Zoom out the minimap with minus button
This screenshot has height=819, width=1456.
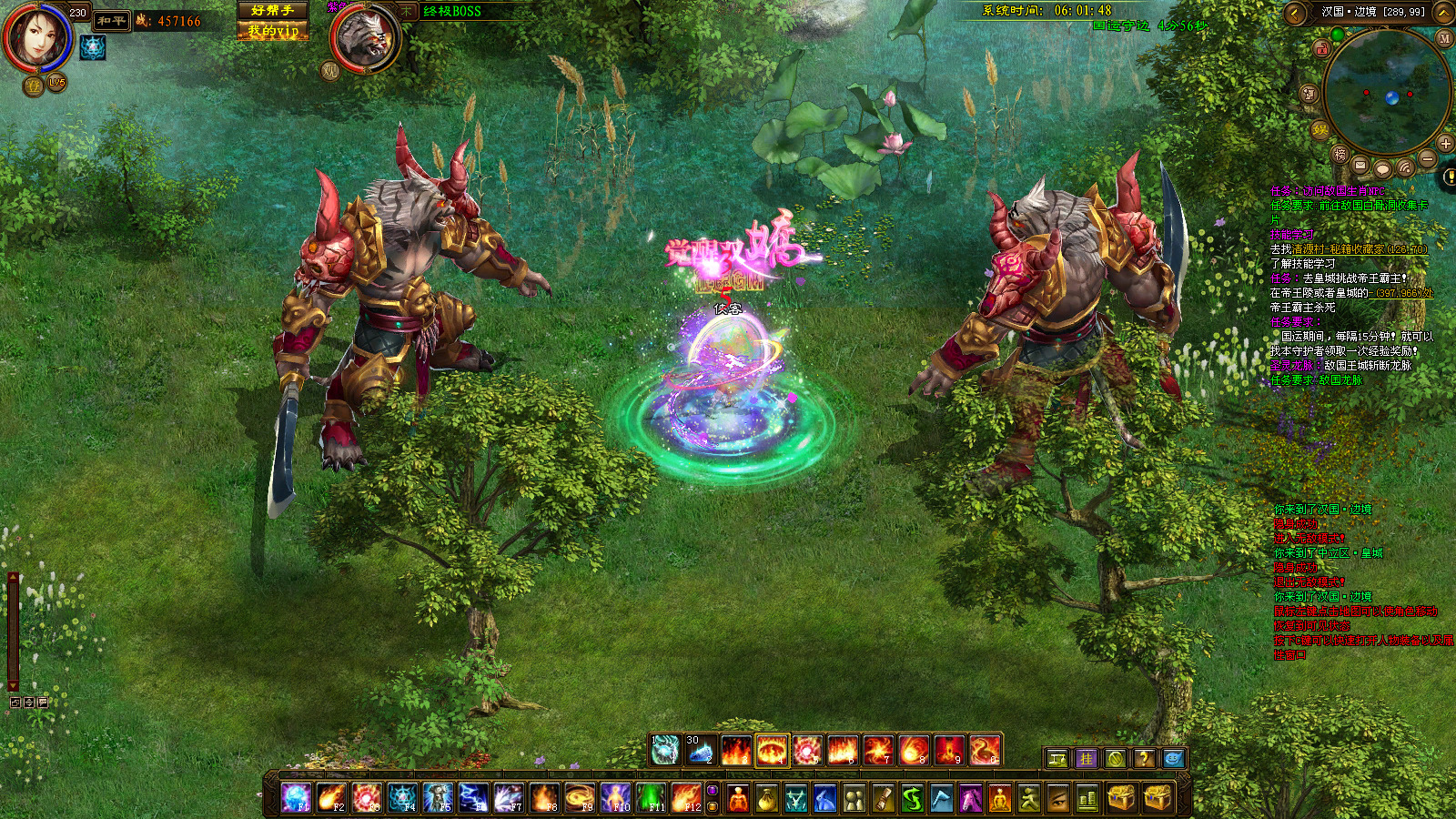click(x=1428, y=158)
